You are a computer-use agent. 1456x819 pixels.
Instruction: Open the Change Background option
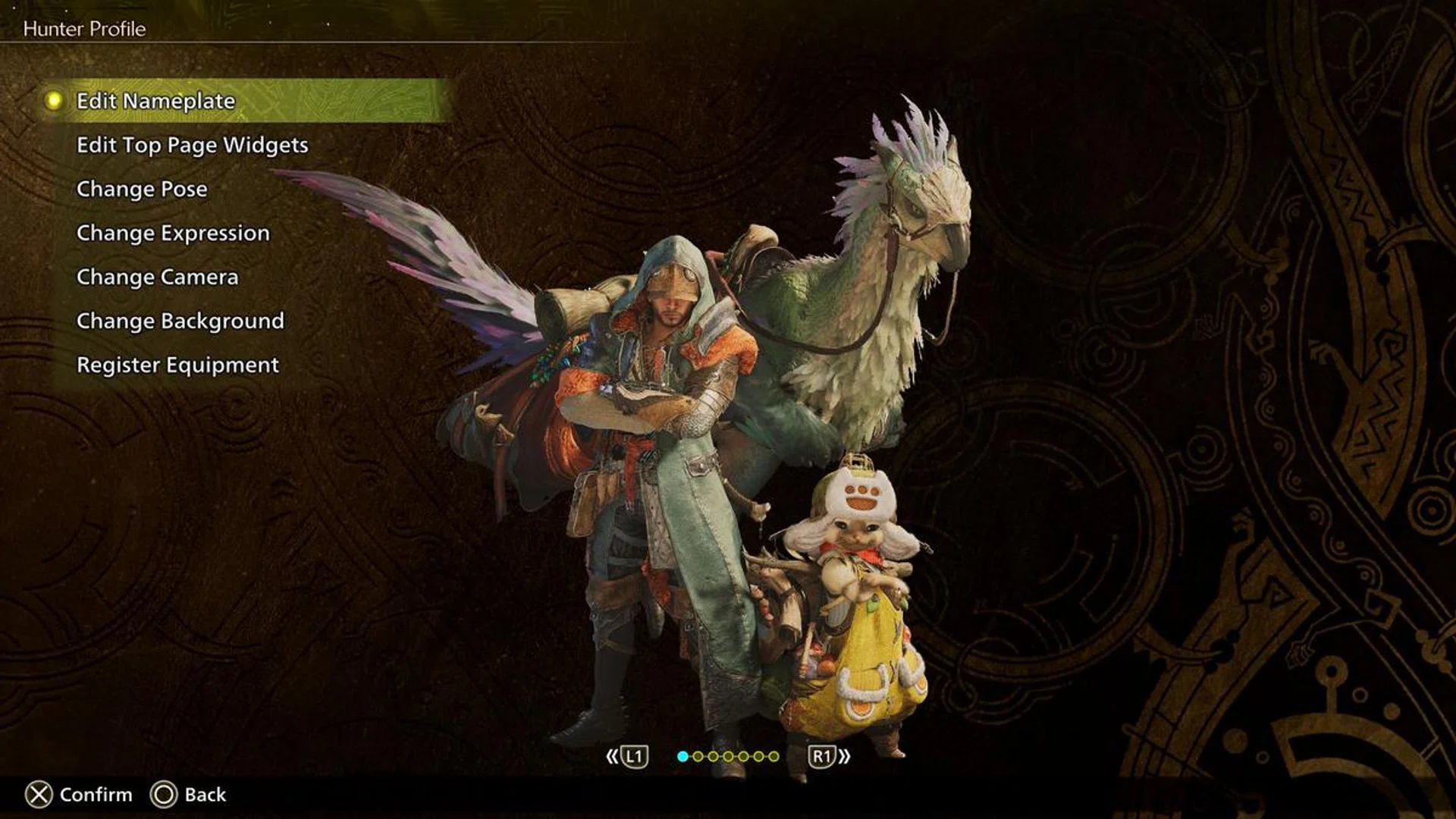[x=179, y=321]
